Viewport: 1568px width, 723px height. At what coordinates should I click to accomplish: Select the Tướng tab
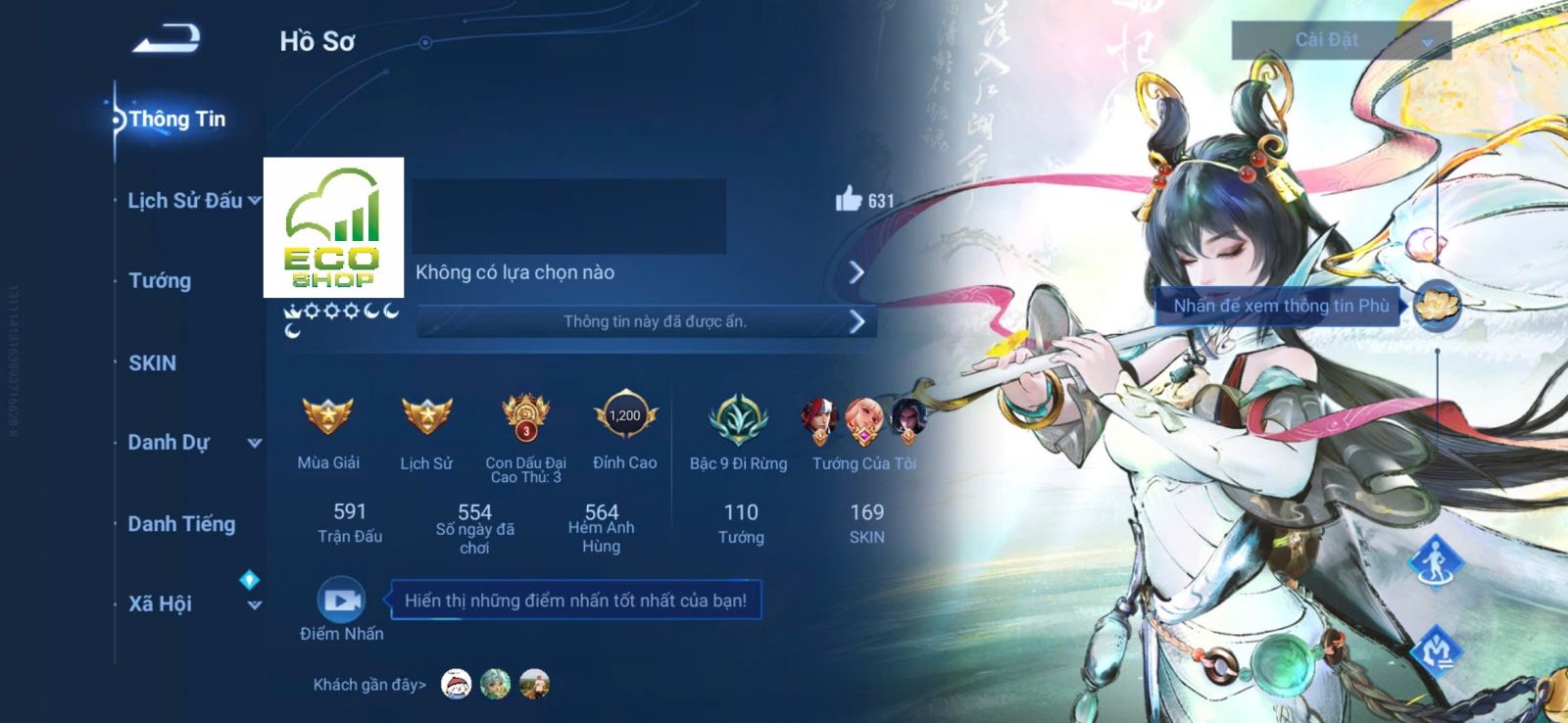[160, 281]
